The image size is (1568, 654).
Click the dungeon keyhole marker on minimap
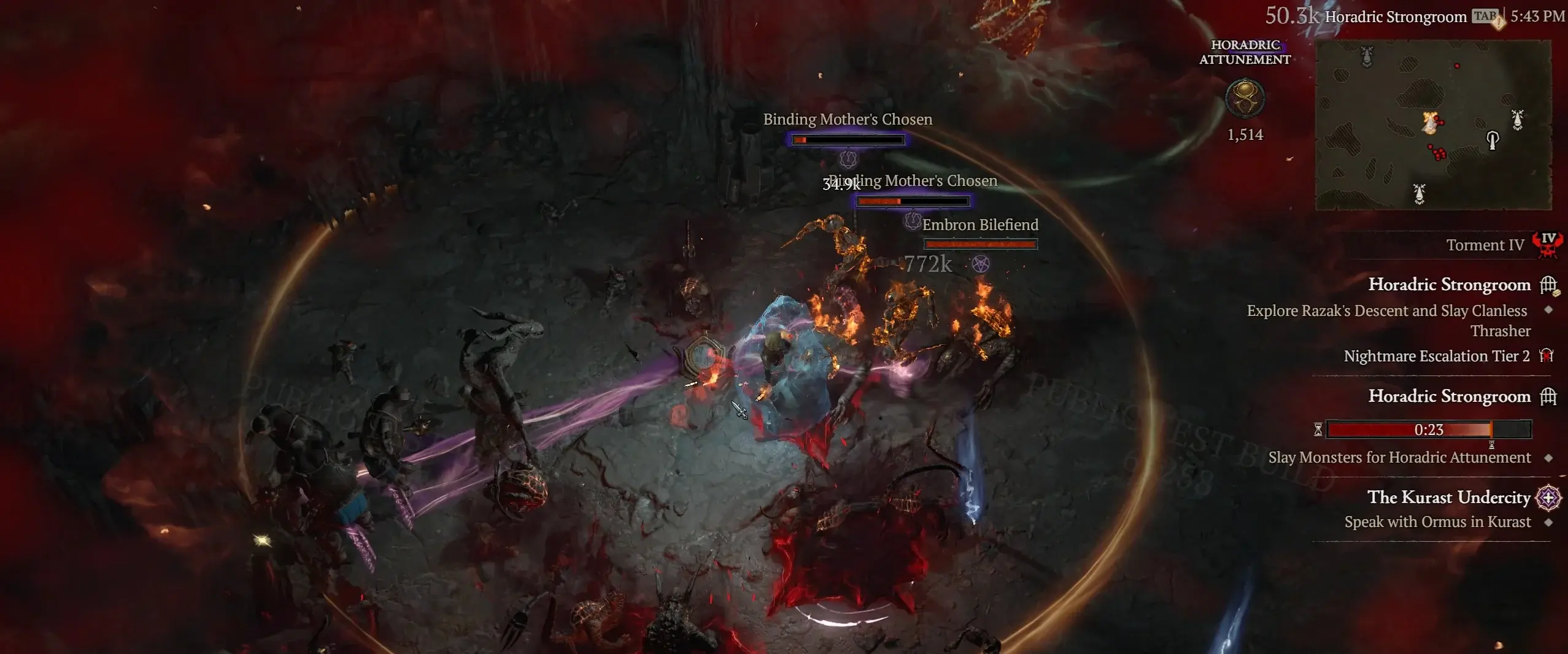click(x=1493, y=140)
